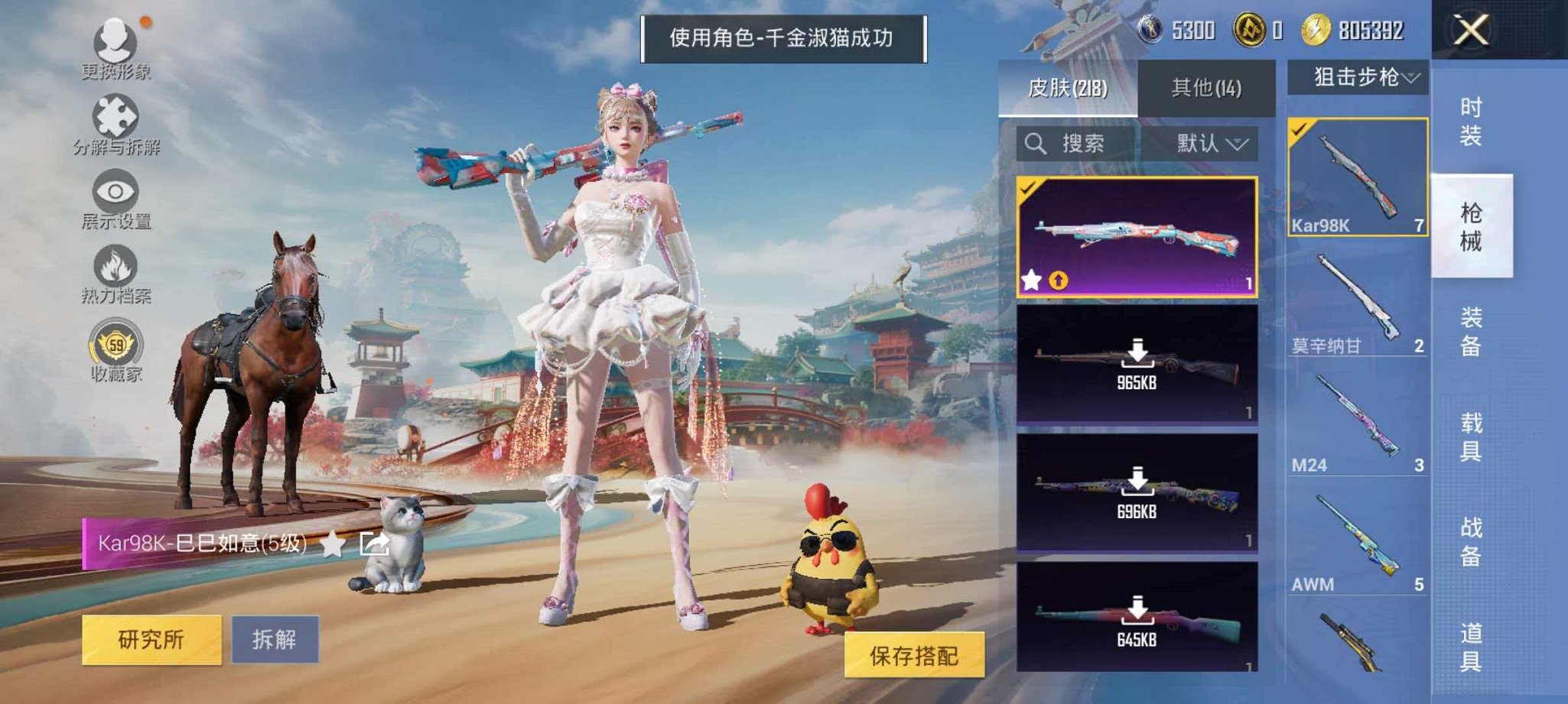The image size is (1568, 704).
Task: Expand the 默认 sort dropdown
Action: click(x=1207, y=143)
